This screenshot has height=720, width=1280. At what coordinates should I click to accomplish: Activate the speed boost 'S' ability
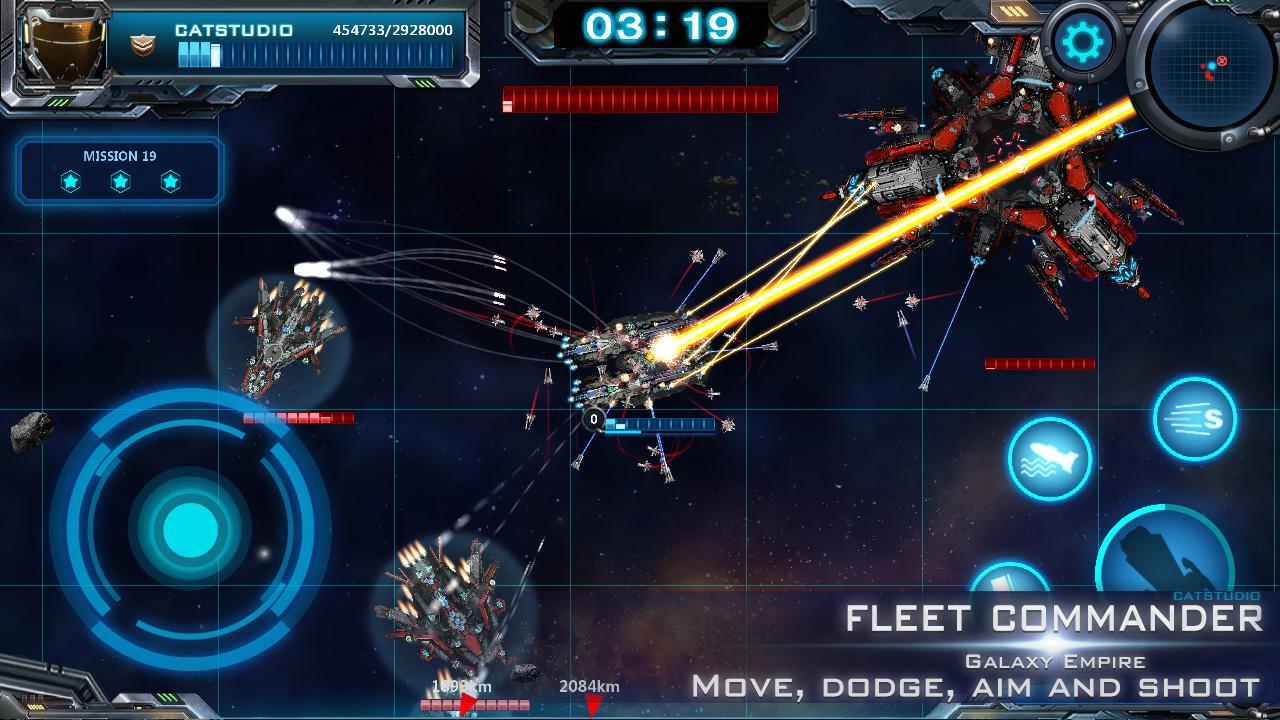[1196, 419]
